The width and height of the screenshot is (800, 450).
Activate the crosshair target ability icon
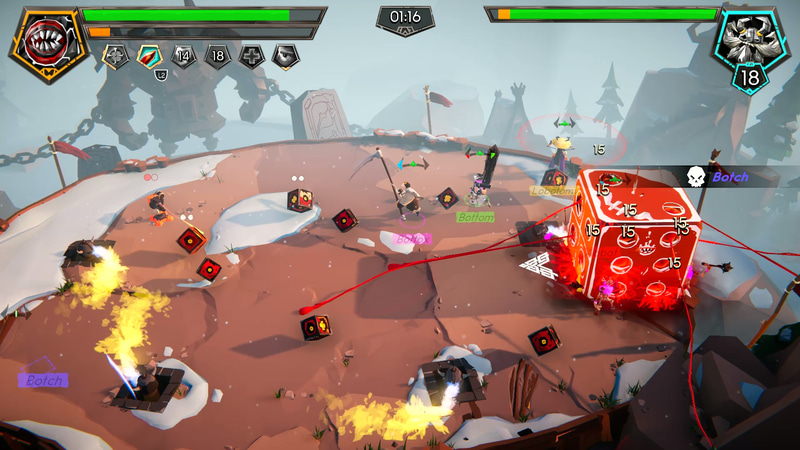click(116, 57)
